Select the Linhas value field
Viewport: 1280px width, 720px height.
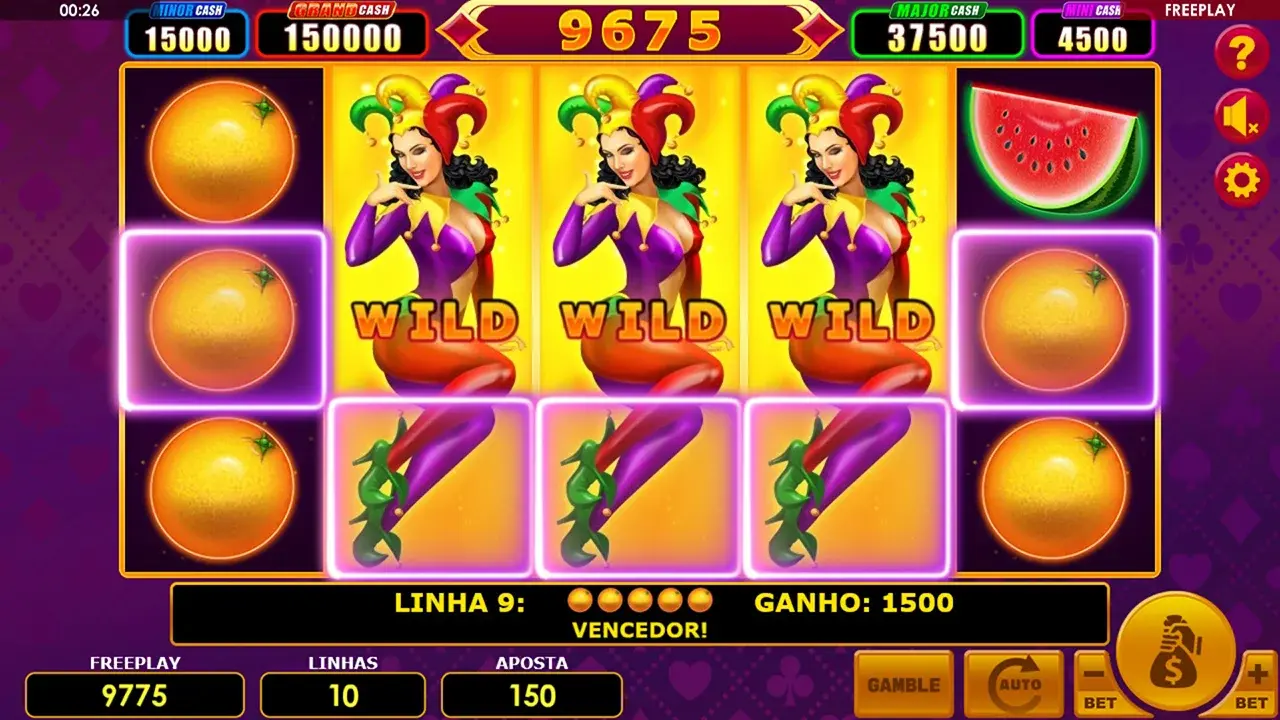(342, 695)
